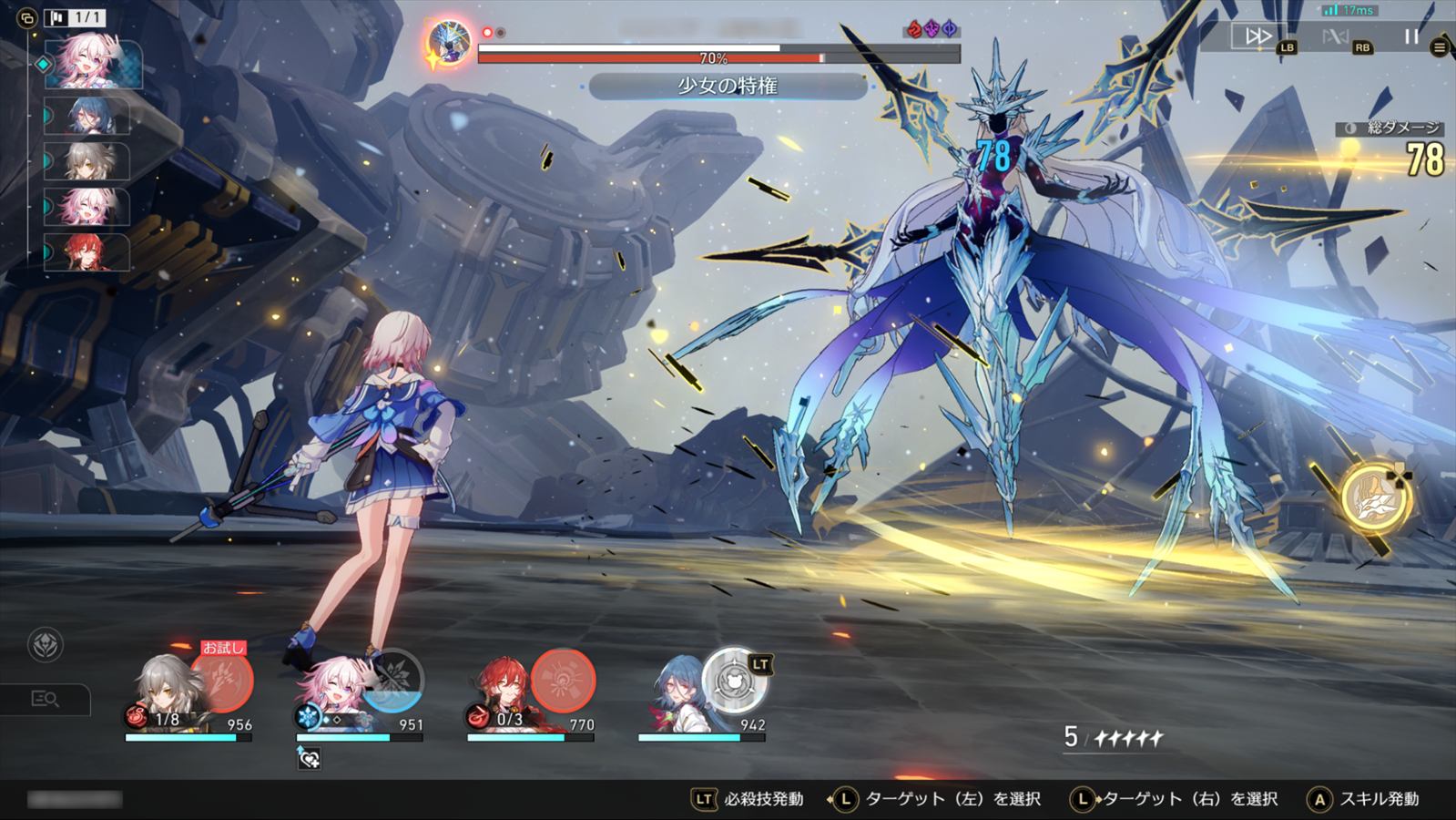
Task: Select Himeko's red ultimate icon
Action: (563, 680)
